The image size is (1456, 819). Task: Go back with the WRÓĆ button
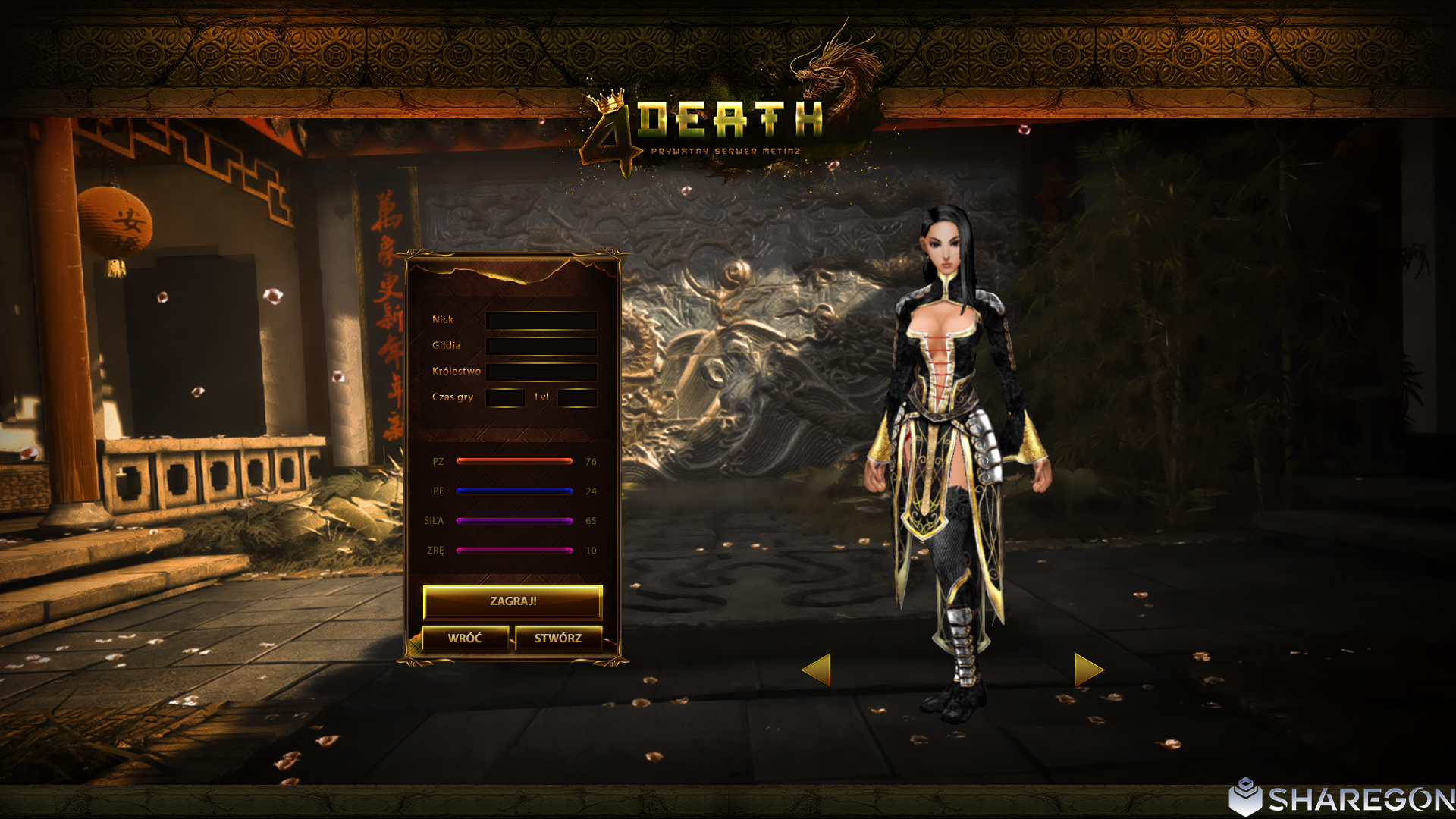[465, 639]
